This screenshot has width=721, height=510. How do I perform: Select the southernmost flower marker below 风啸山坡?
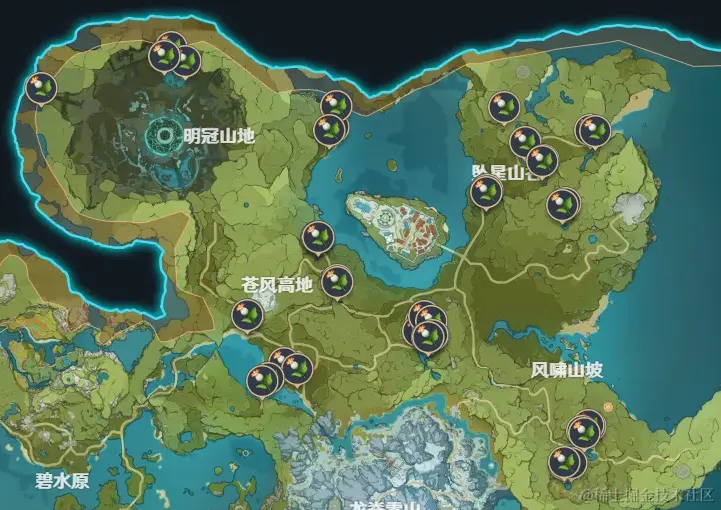tap(565, 462)
